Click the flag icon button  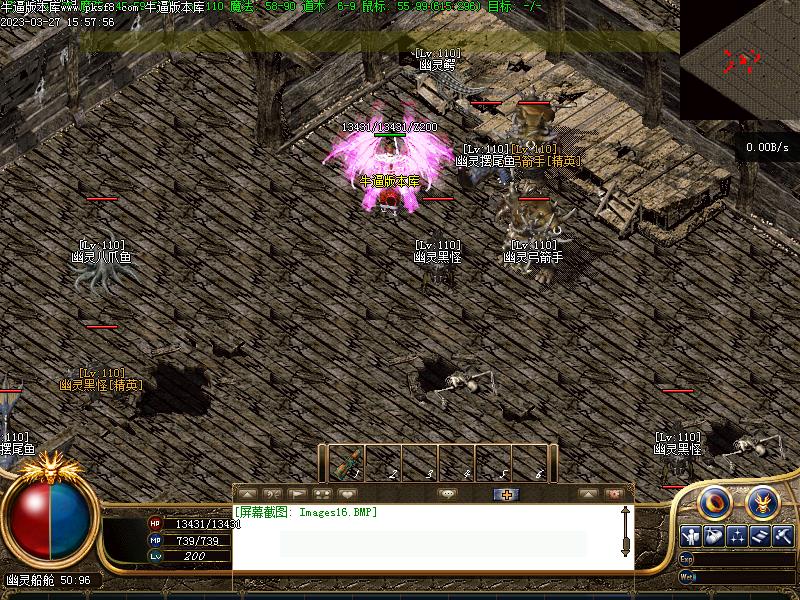(297, 494)
